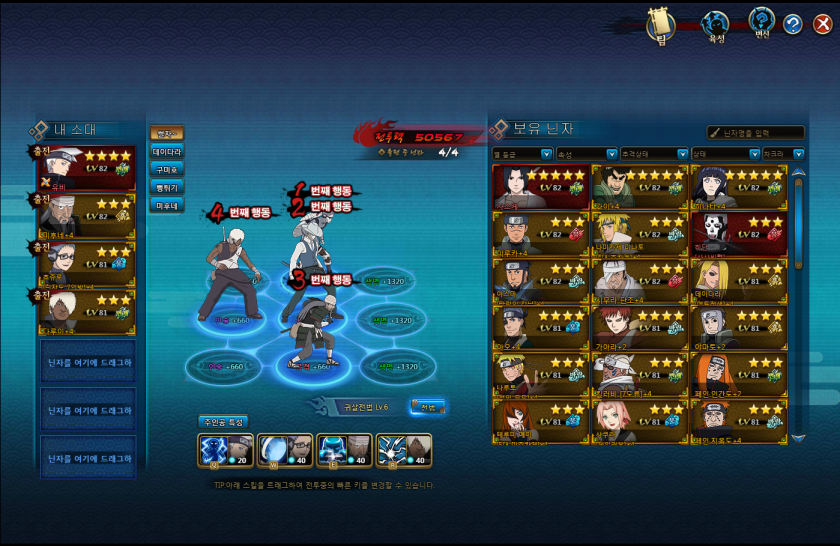
Task: Open the 별 등급 star grade dropdown
Action: point(522,154)
